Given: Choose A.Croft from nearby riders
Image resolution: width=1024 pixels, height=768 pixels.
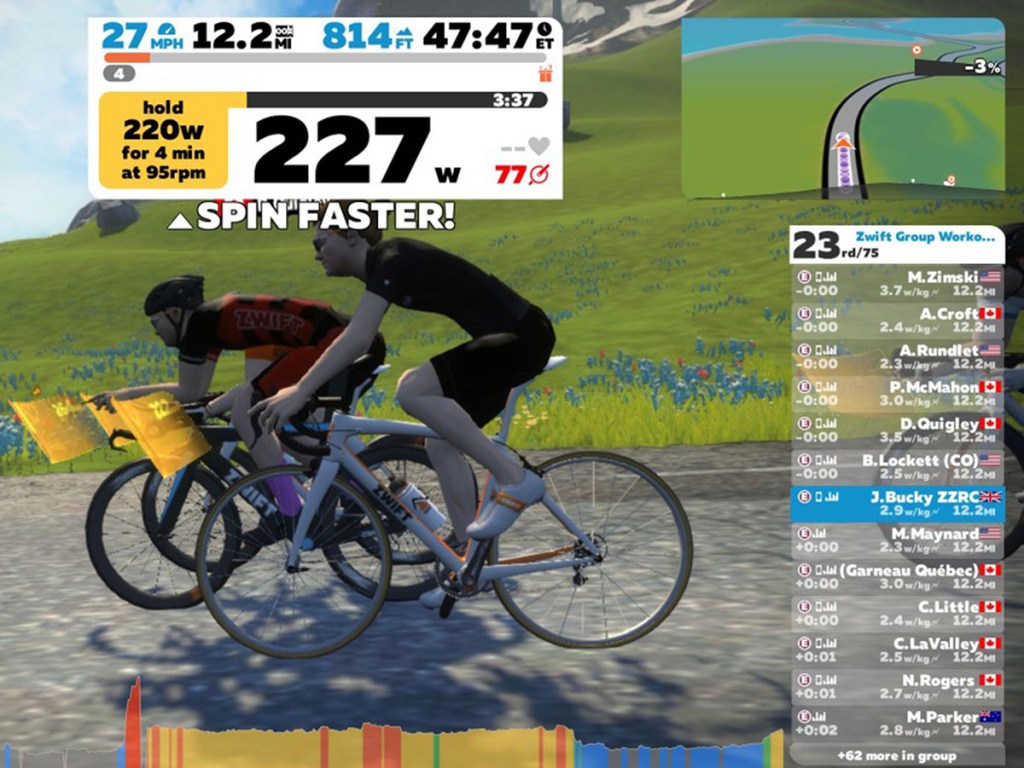Looking at the screenshot, I should [x=897, y=320].
